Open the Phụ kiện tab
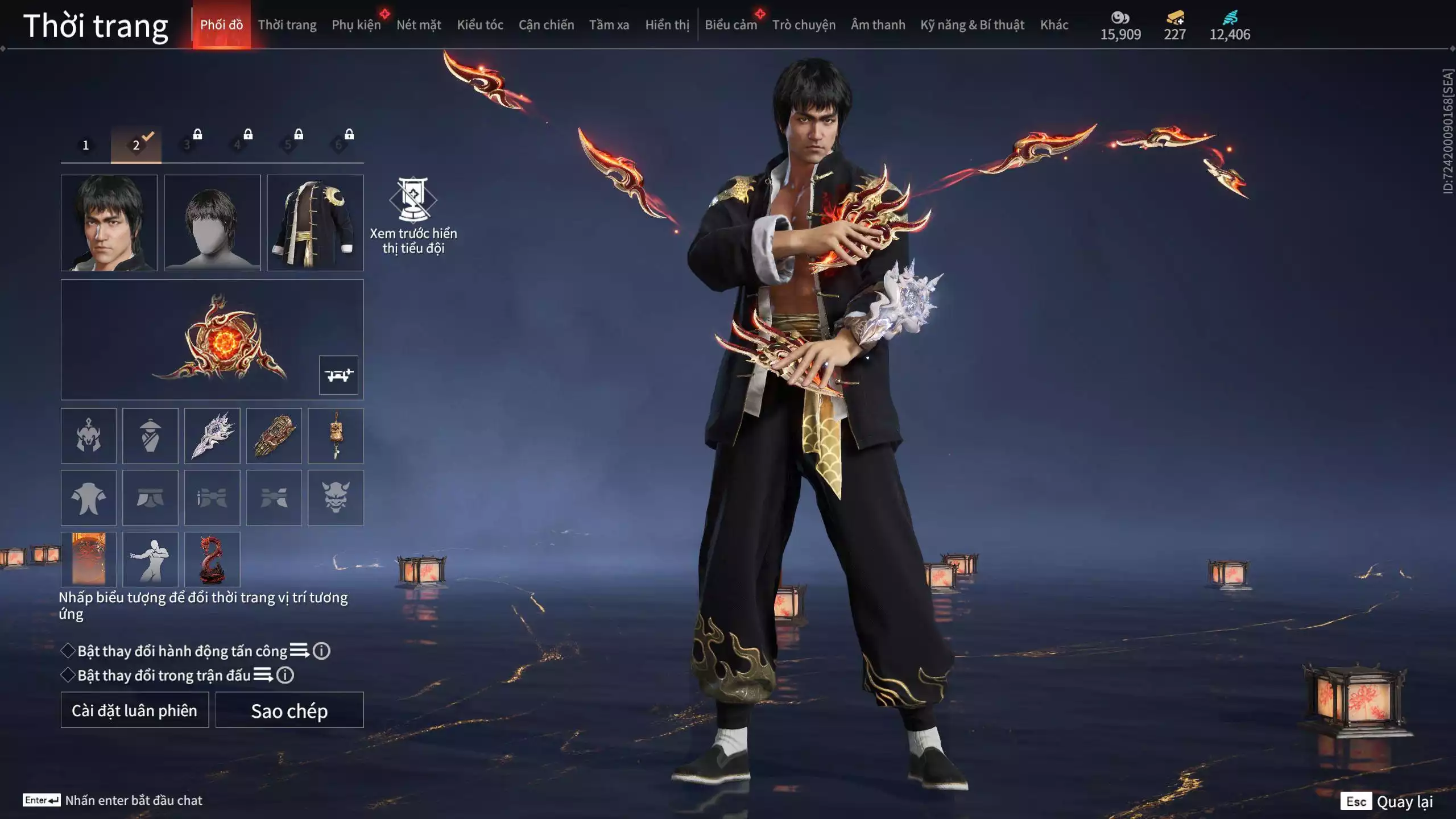Image resolution: width=1456 pixels, height=819 pixels. click(356, 25)
